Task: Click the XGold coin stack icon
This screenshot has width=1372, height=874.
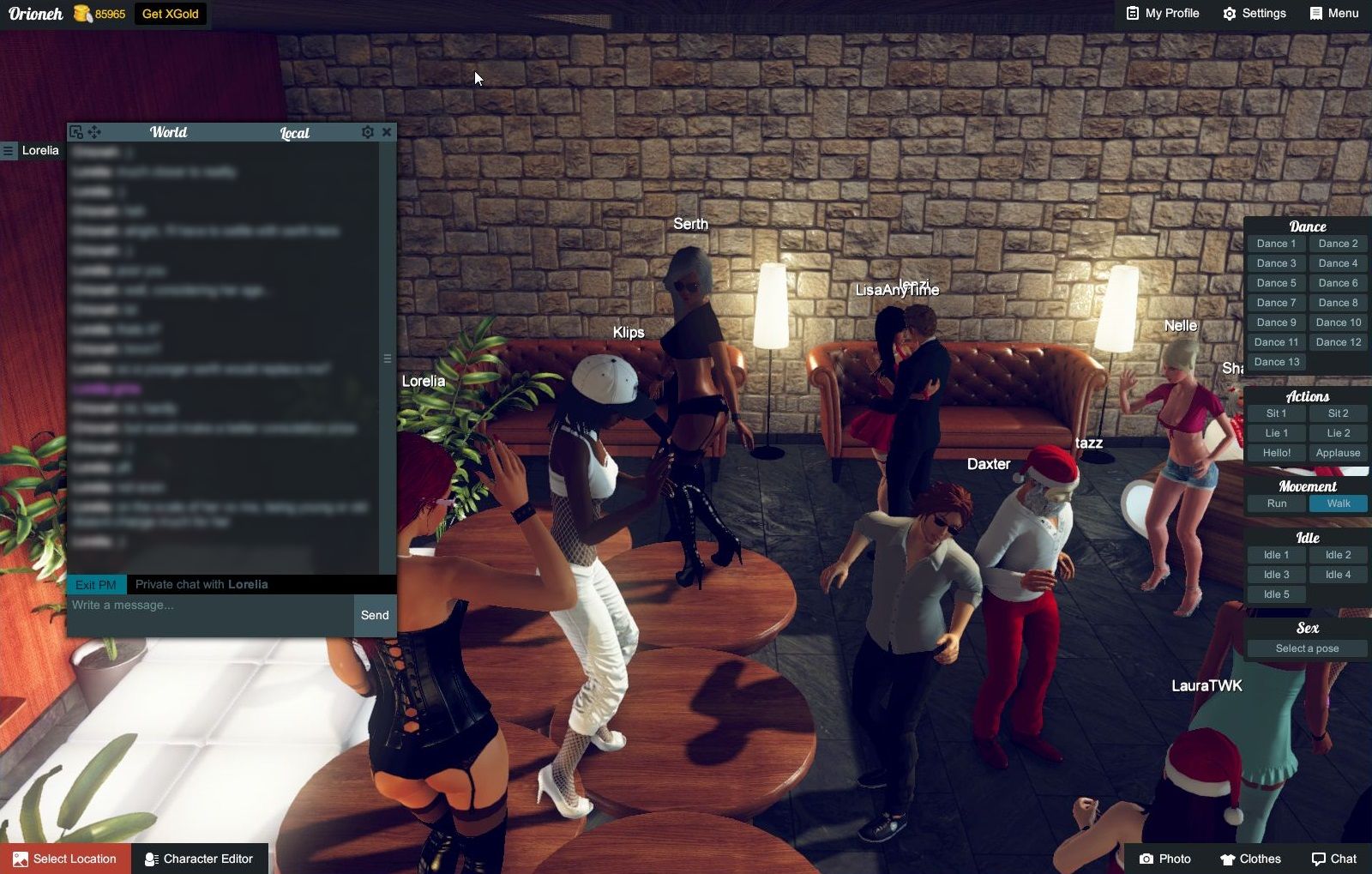Action: point(81,14)
